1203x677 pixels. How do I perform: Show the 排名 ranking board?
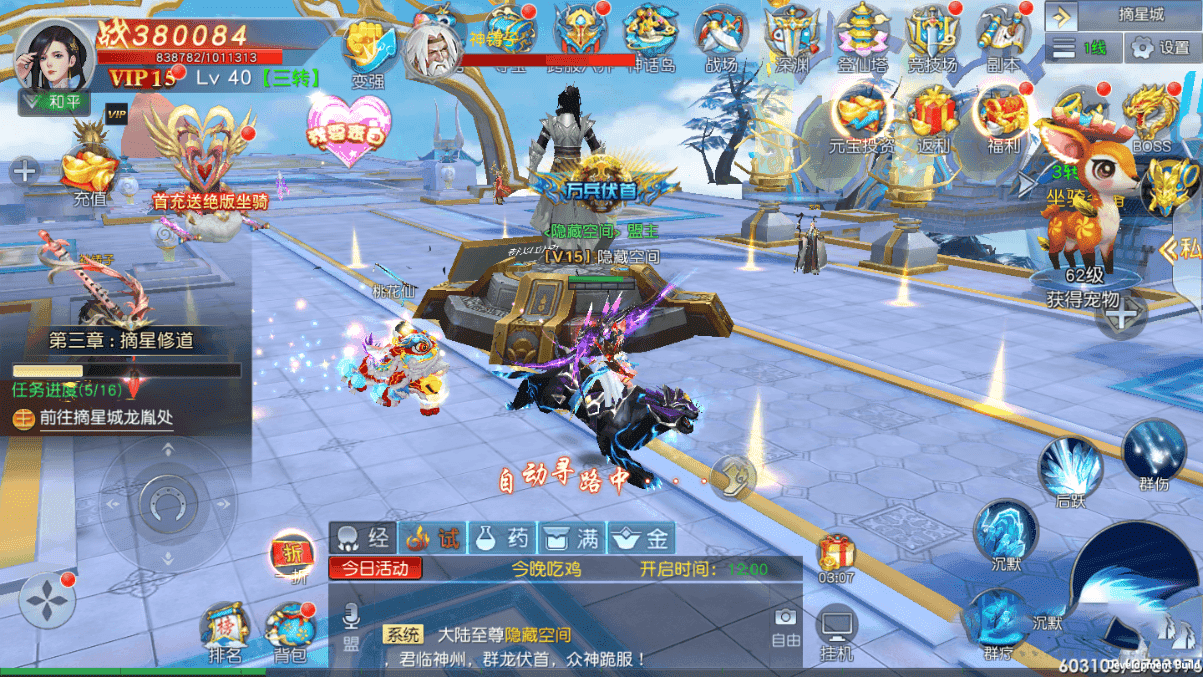tap(224, 633)
